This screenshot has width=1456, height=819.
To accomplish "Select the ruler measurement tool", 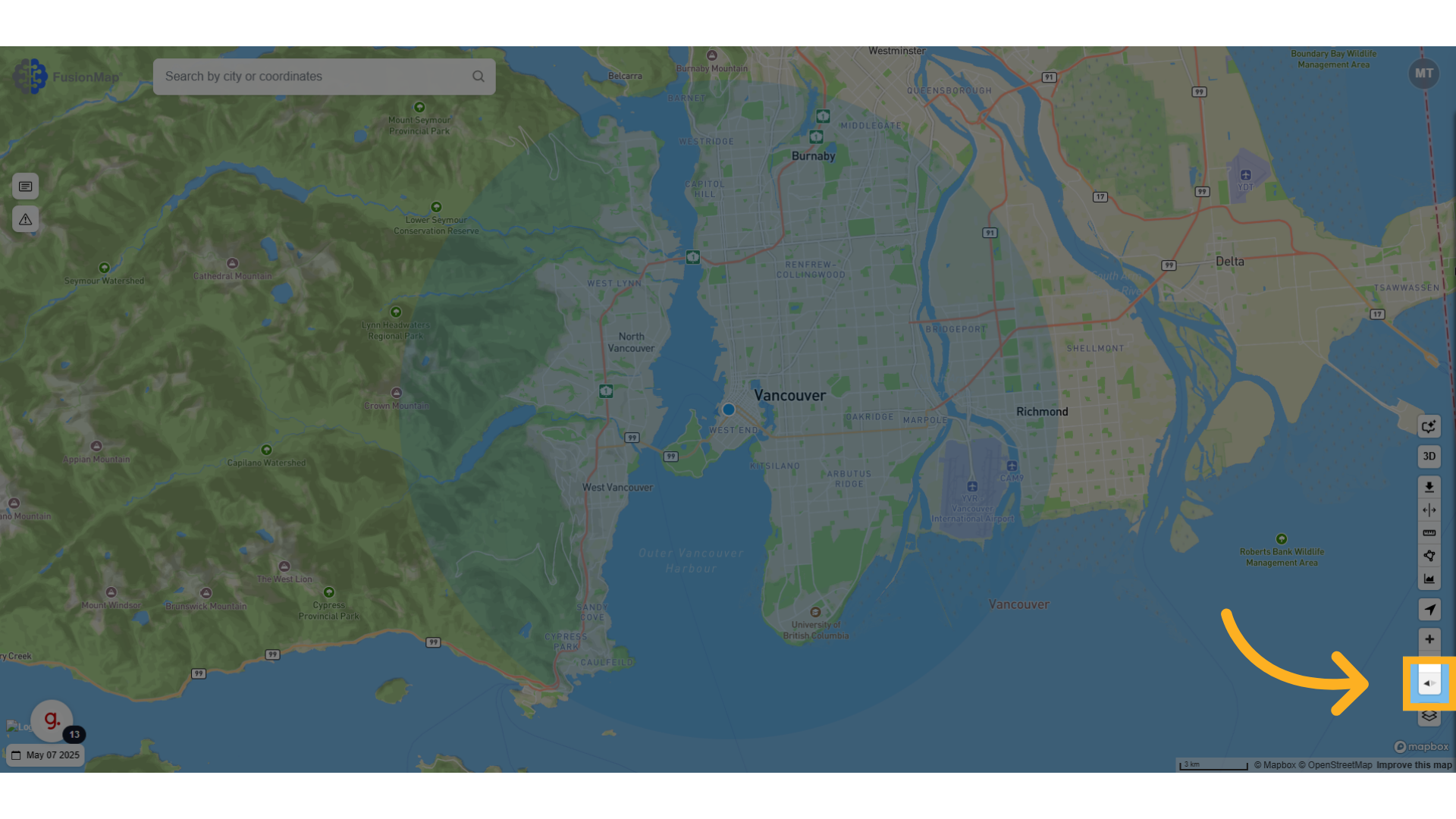I will coord(1429,532).
